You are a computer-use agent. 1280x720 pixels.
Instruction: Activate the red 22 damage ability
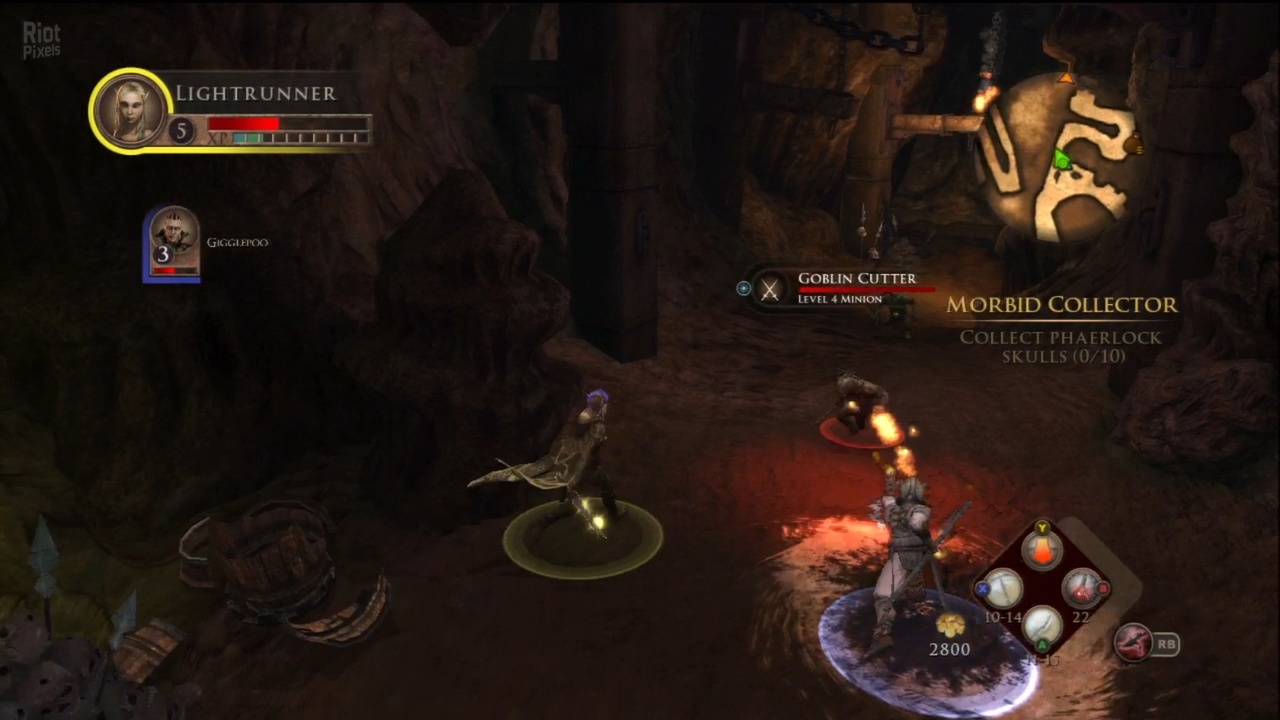pos(1080,589)
